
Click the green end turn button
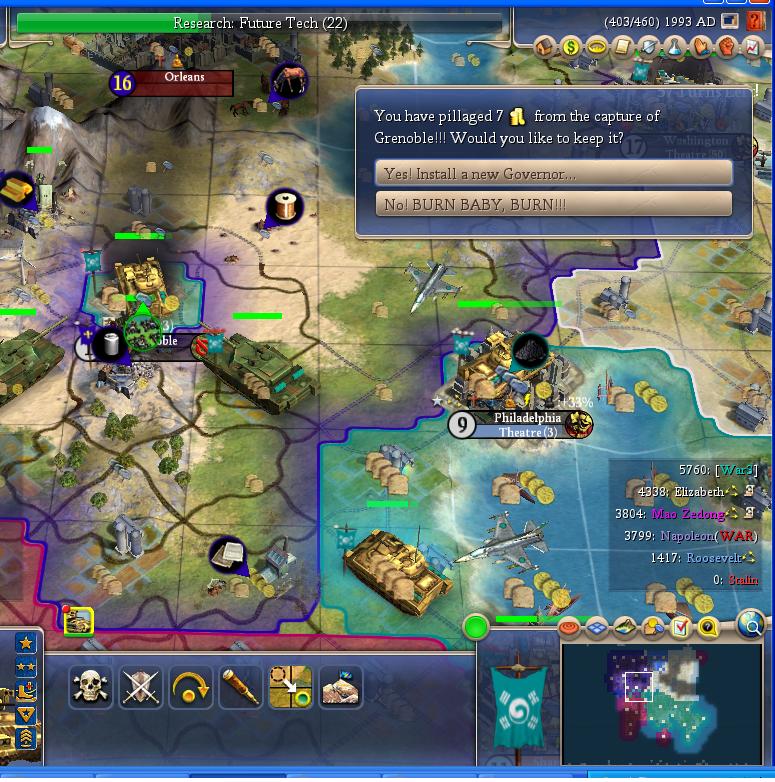click(476, 627)
